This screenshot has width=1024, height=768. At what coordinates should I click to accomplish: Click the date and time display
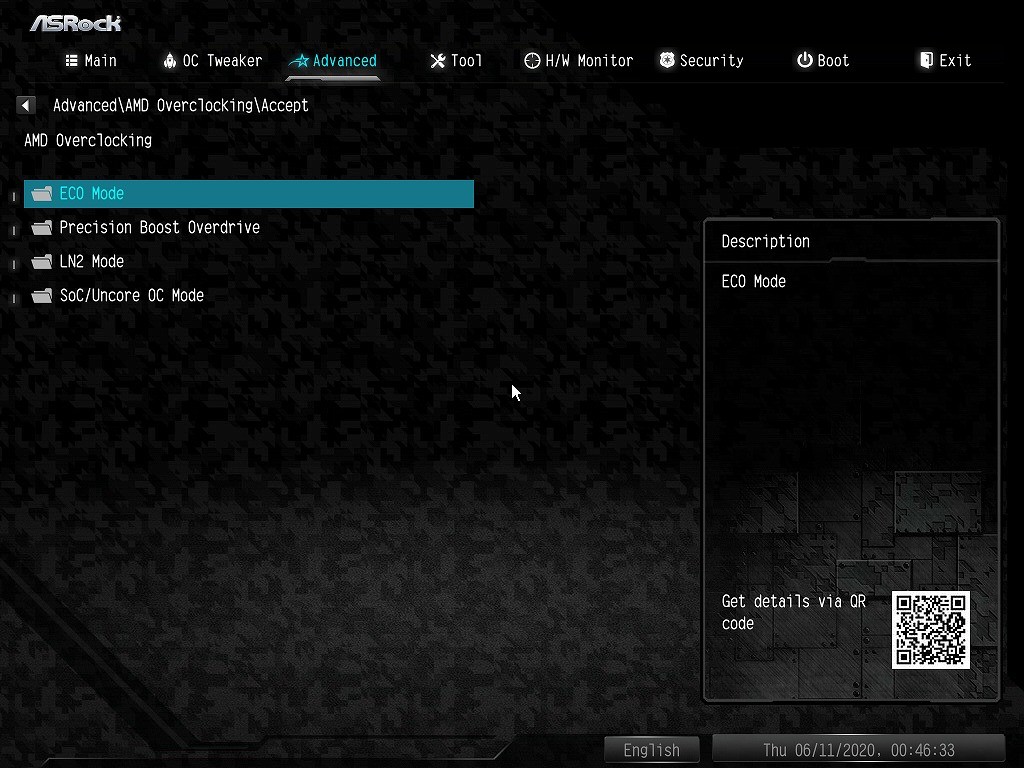tap(858, 750)
